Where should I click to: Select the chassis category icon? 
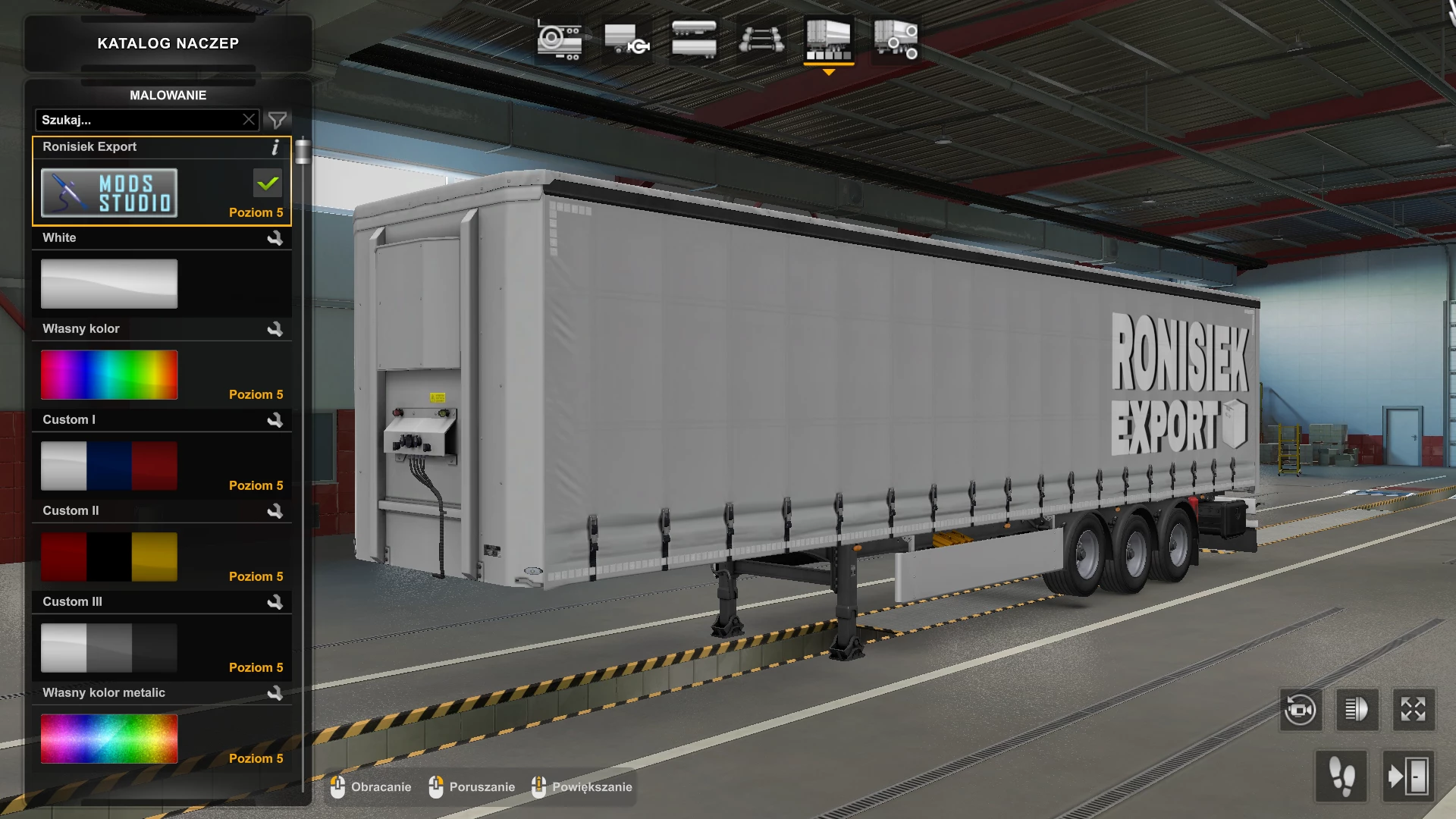coord(560,39)
